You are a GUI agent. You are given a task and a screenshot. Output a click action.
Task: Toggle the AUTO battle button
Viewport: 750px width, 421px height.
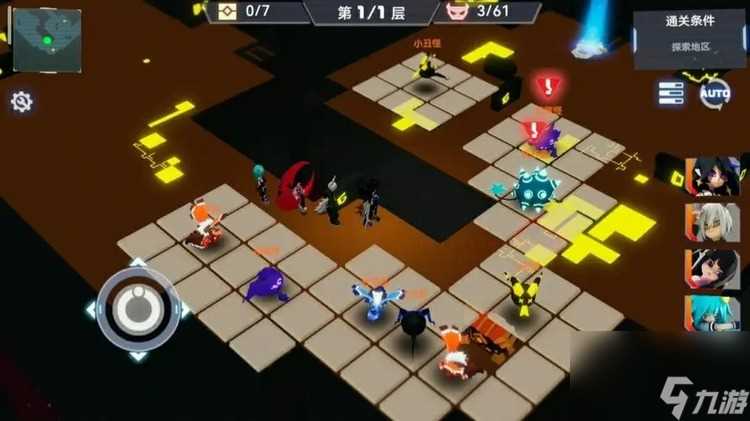pyautogui.click(x=714, y=94)
